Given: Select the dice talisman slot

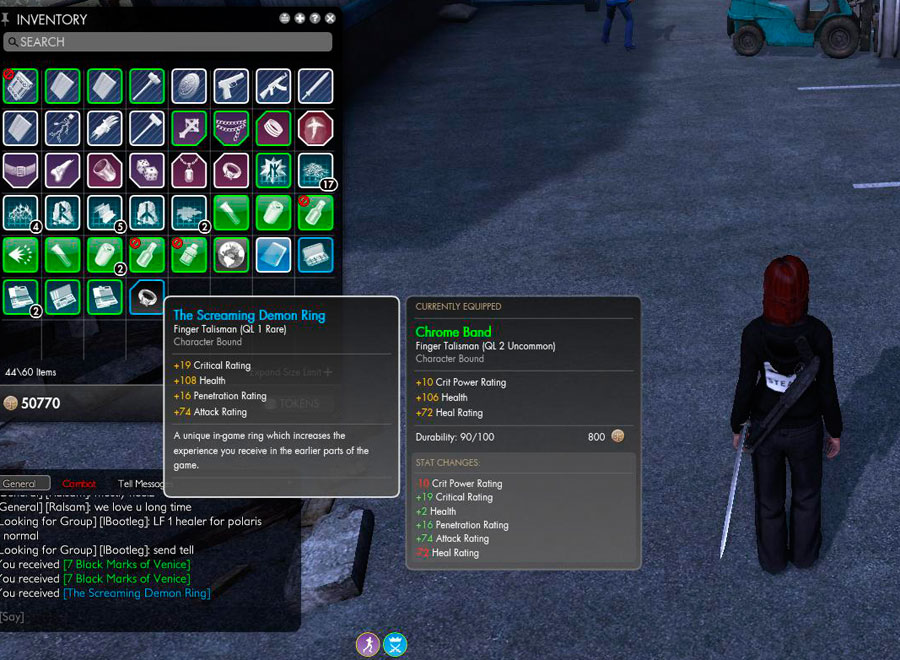Looking at the screenshot, I should pyautogui.click(x=146, y=170).
